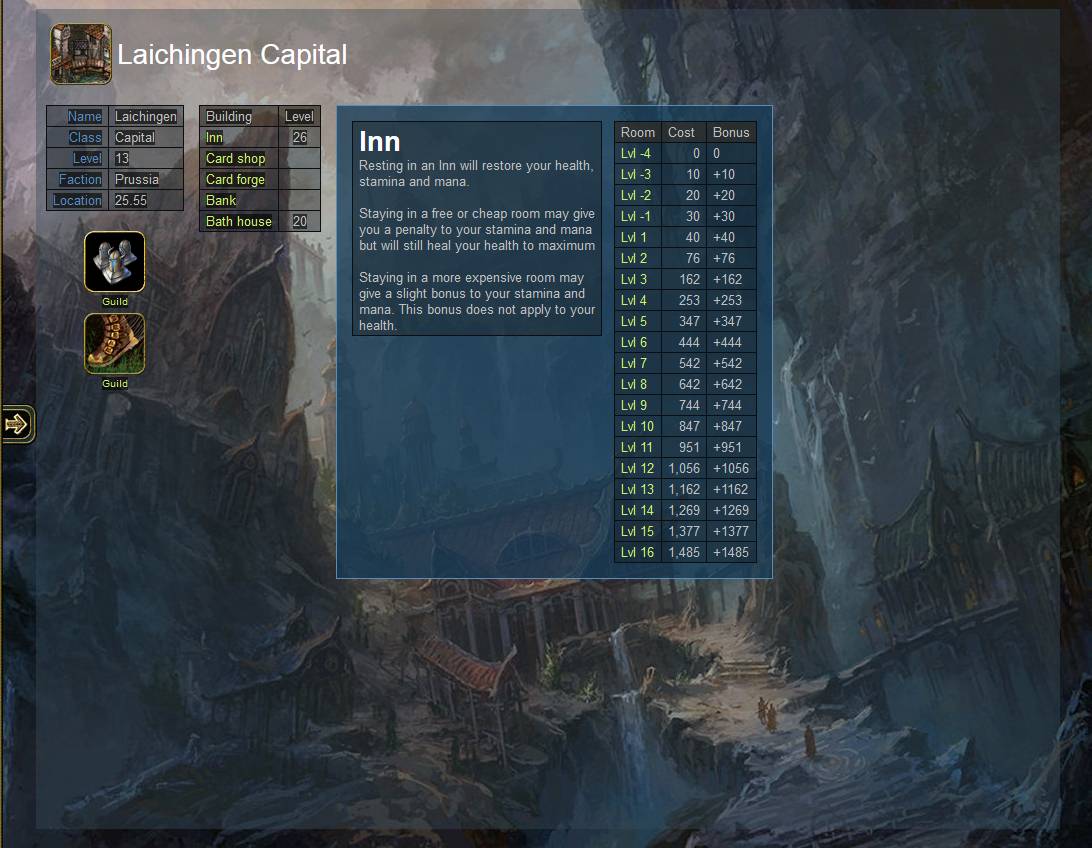This screenshot has height=848, width=1092.
Task: Choose the free Lvl -4 room
Action: [x=636, y=154]
